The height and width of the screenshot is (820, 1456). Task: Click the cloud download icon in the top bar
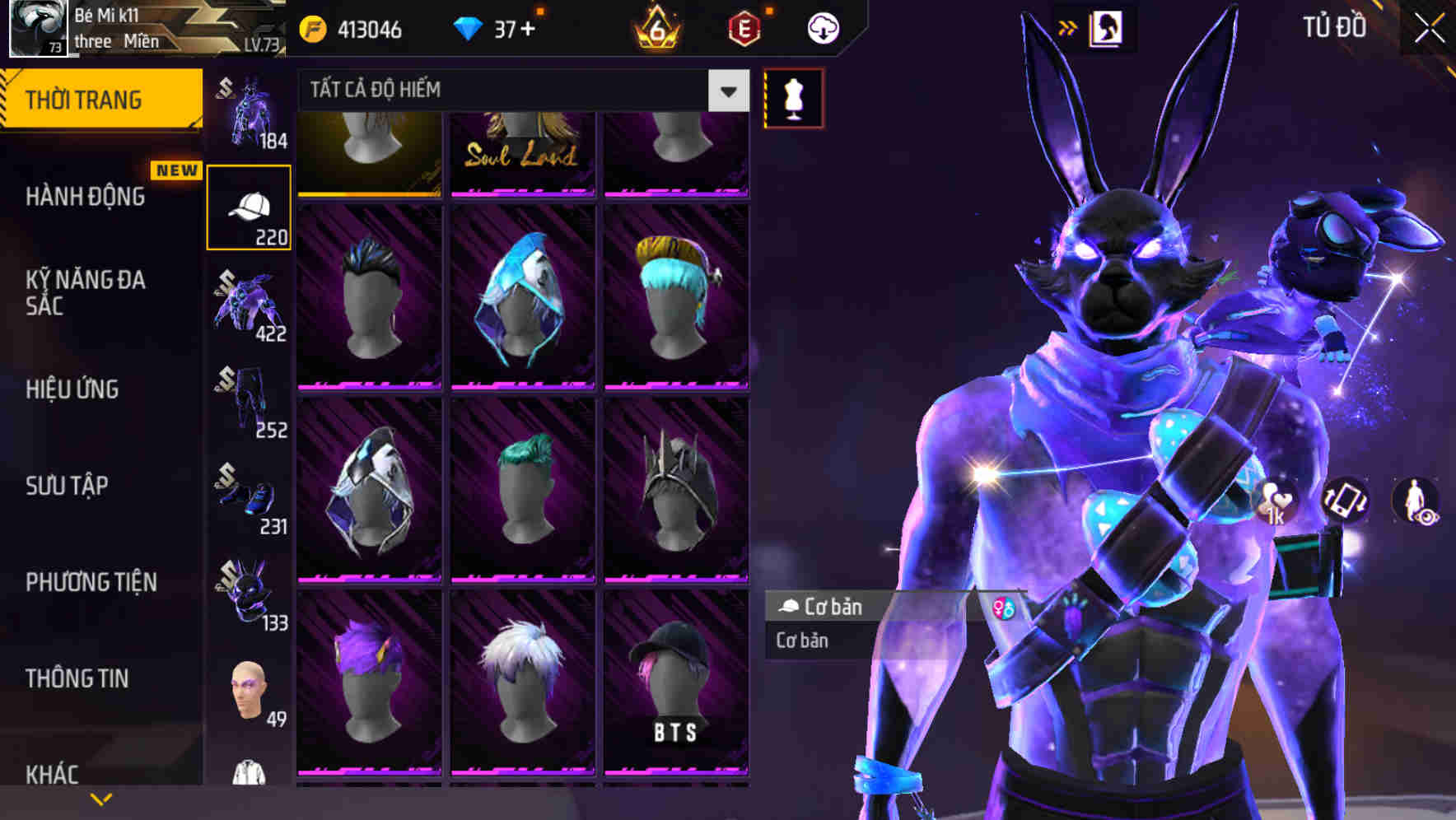point(821,27)
